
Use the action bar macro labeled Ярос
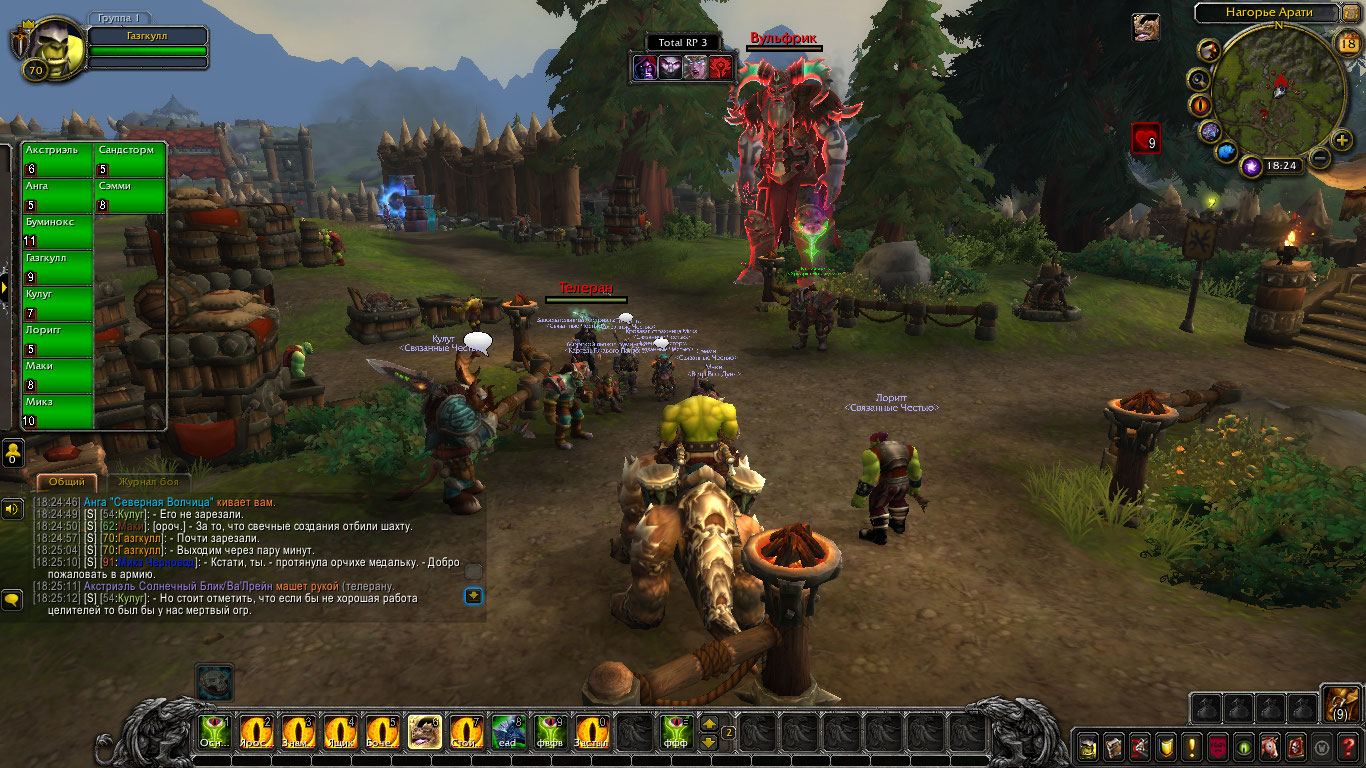pos(257,732)
